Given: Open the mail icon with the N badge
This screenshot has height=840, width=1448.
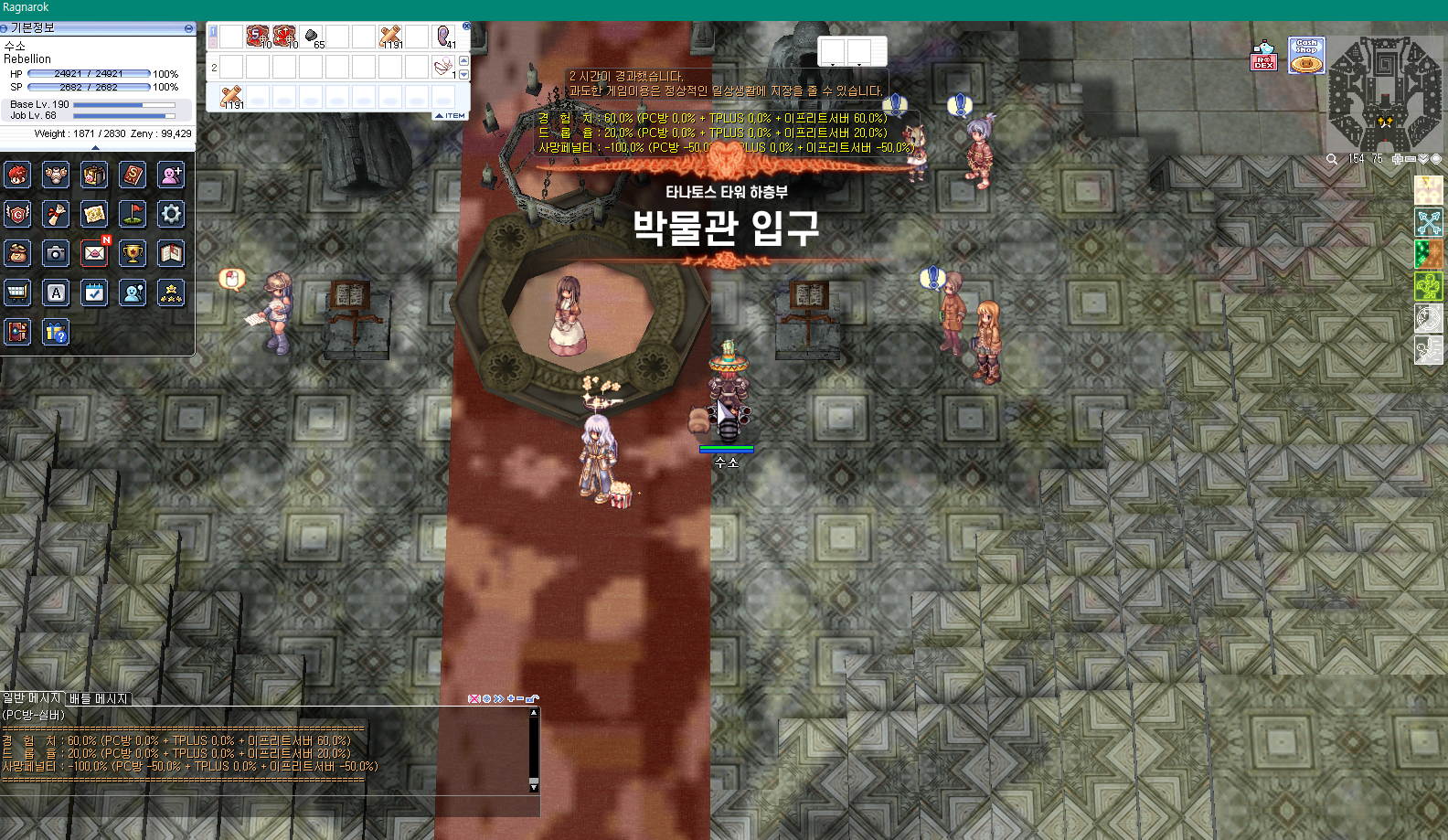Looking at the screenshot, I should 93,253.
